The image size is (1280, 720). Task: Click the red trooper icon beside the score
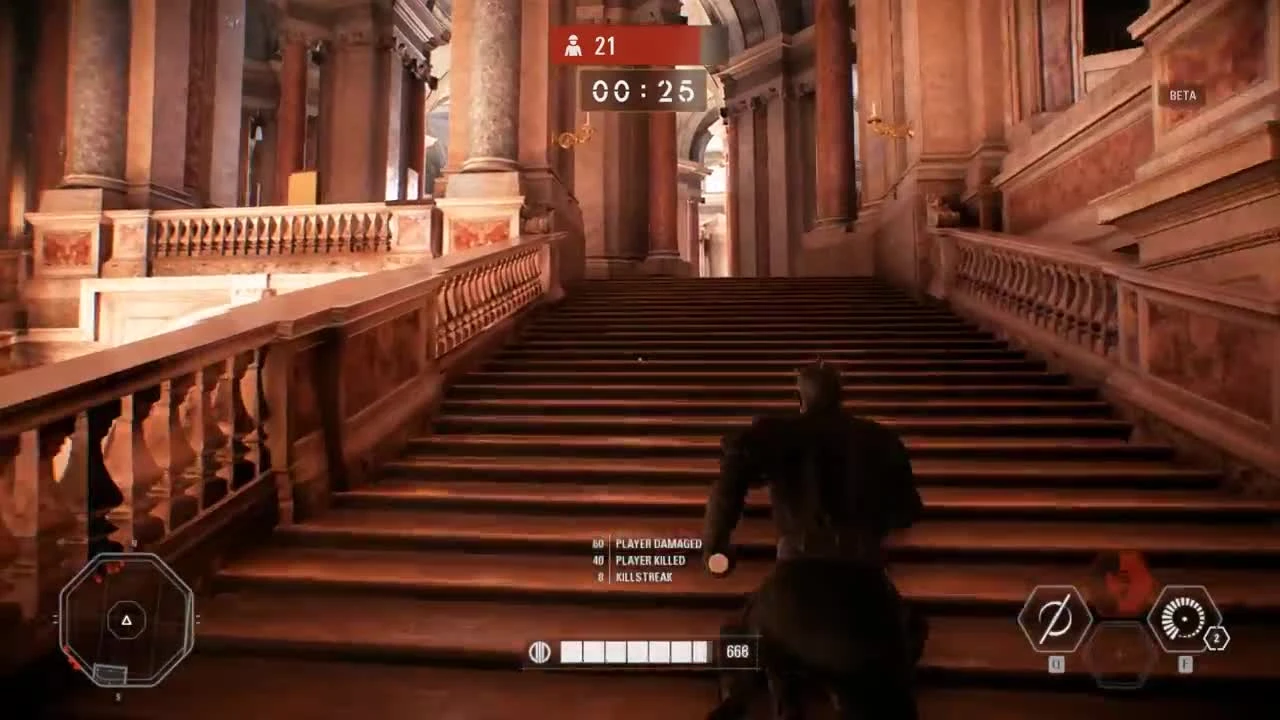pyautogui.click(x=572, y=45)
